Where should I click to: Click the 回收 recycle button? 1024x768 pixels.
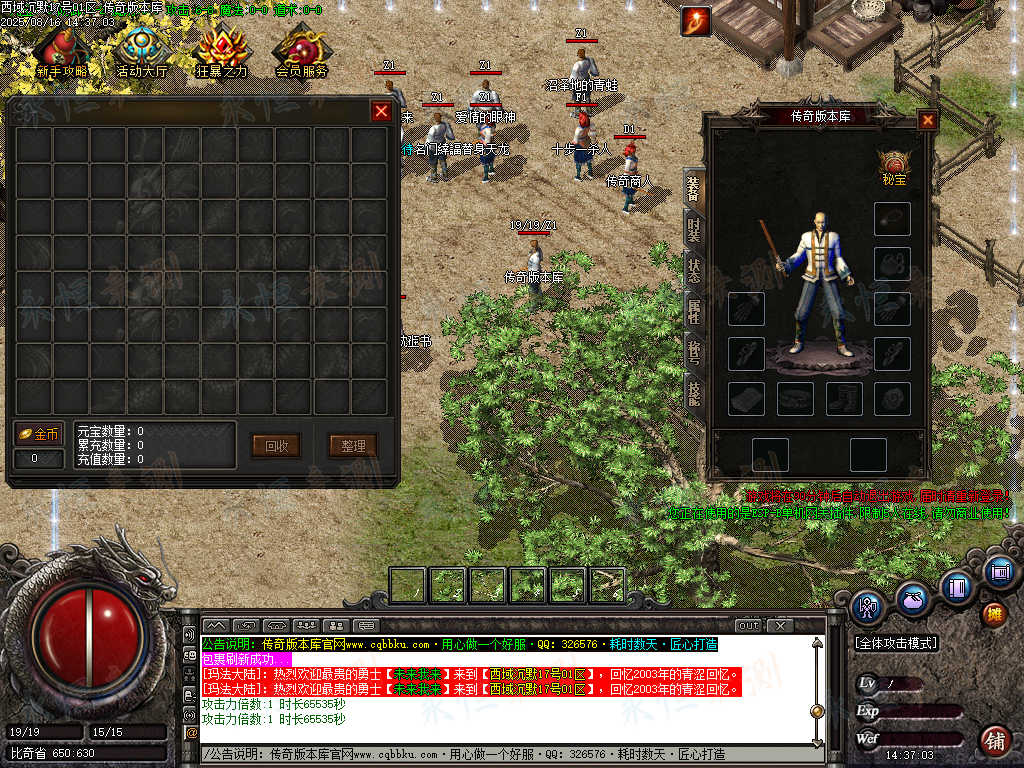(276, 446)
